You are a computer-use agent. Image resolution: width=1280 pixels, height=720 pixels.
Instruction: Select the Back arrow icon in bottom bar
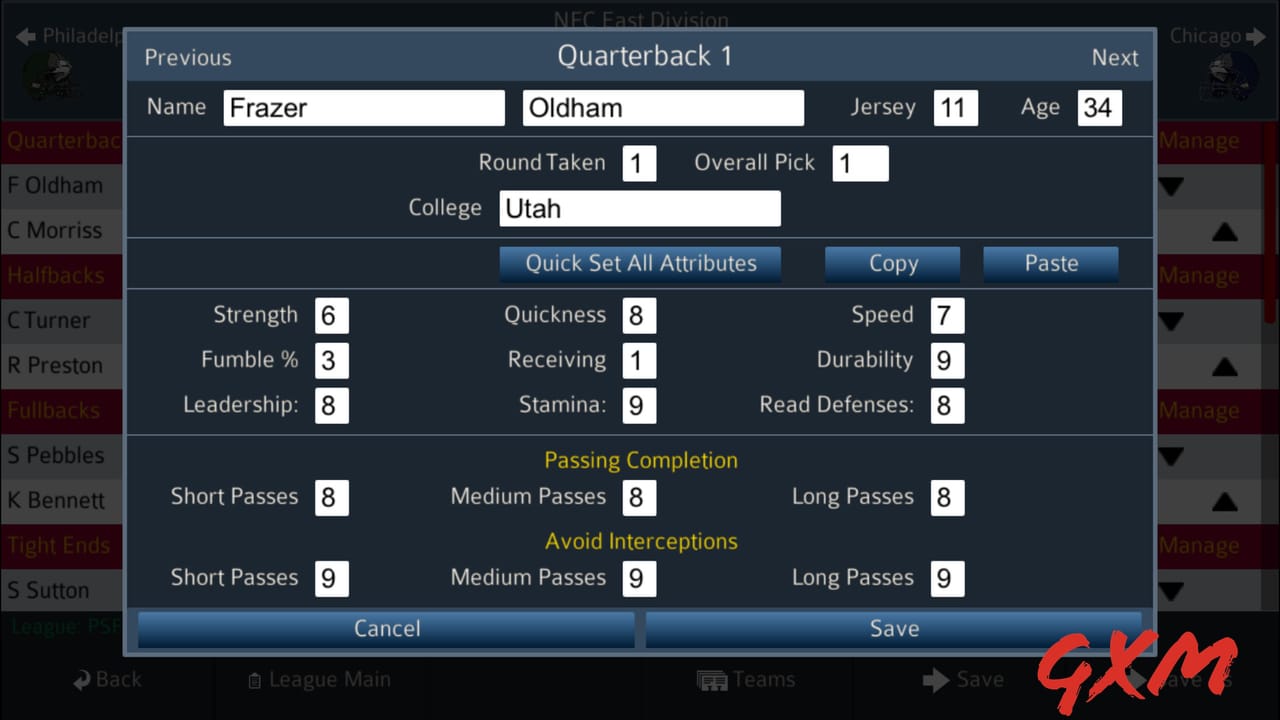[80, 679]
